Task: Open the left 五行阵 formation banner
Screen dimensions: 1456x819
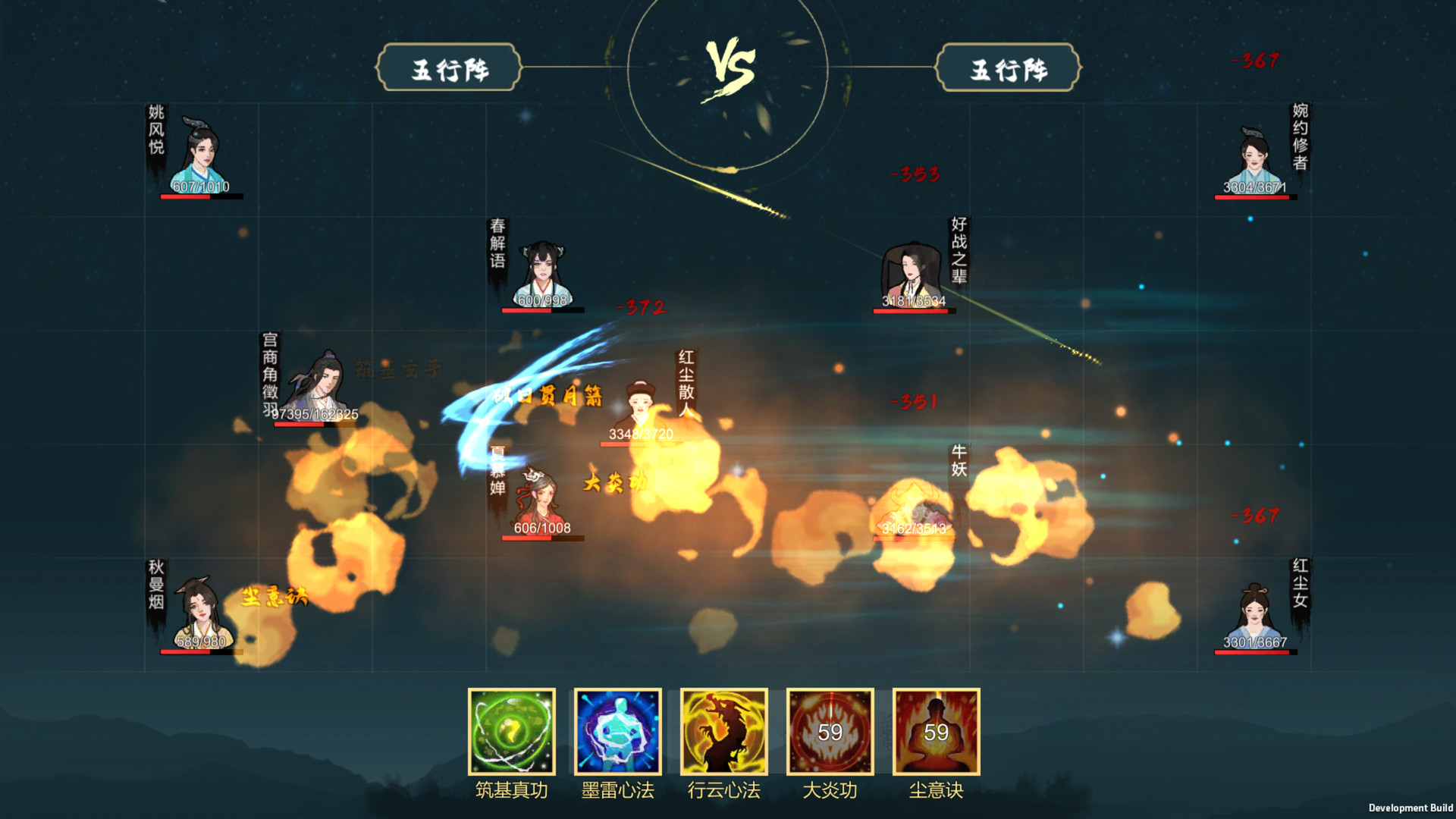Action: point(447,68)
